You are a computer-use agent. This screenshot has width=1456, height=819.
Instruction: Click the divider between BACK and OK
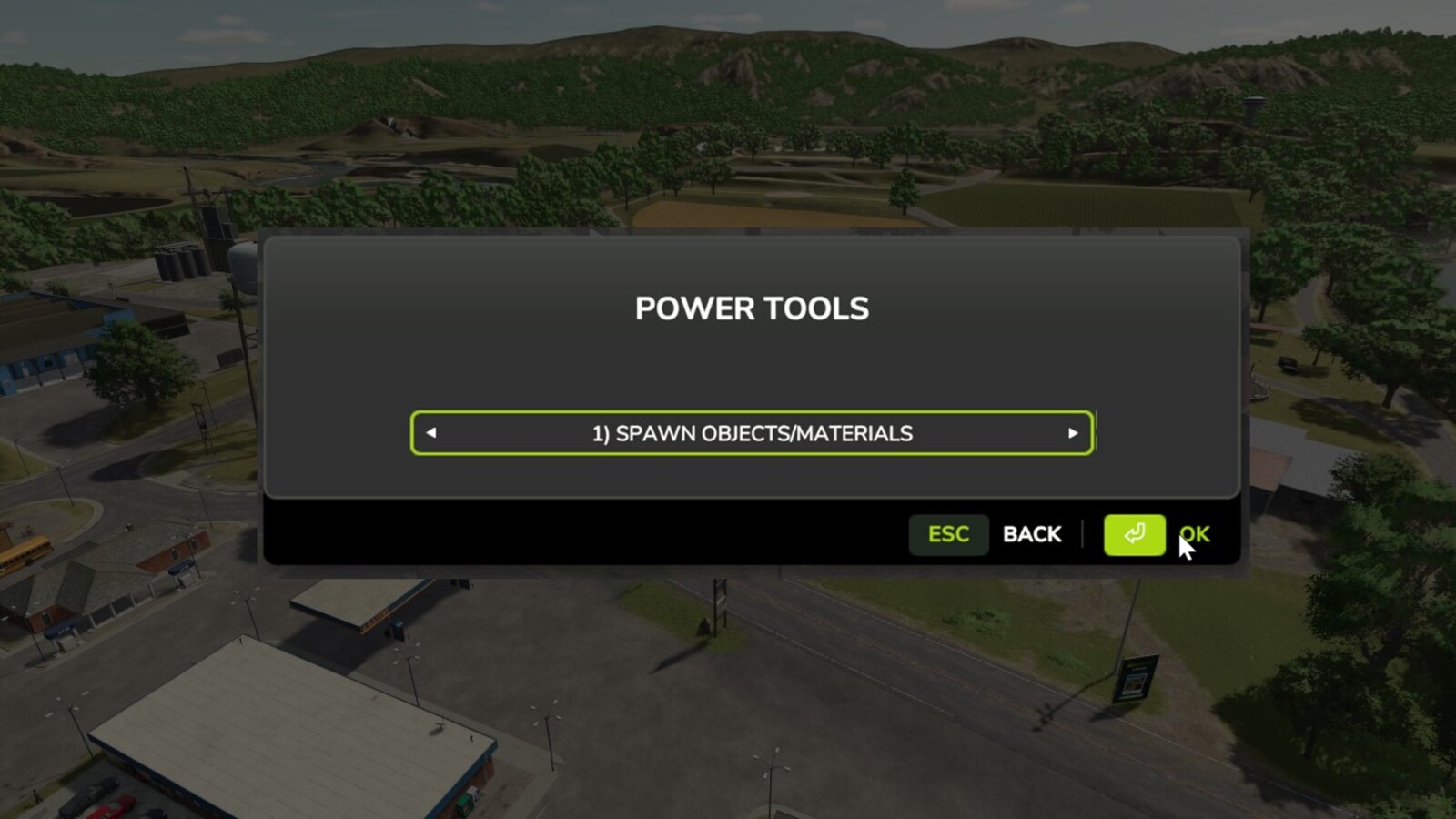pos(1083,534)
